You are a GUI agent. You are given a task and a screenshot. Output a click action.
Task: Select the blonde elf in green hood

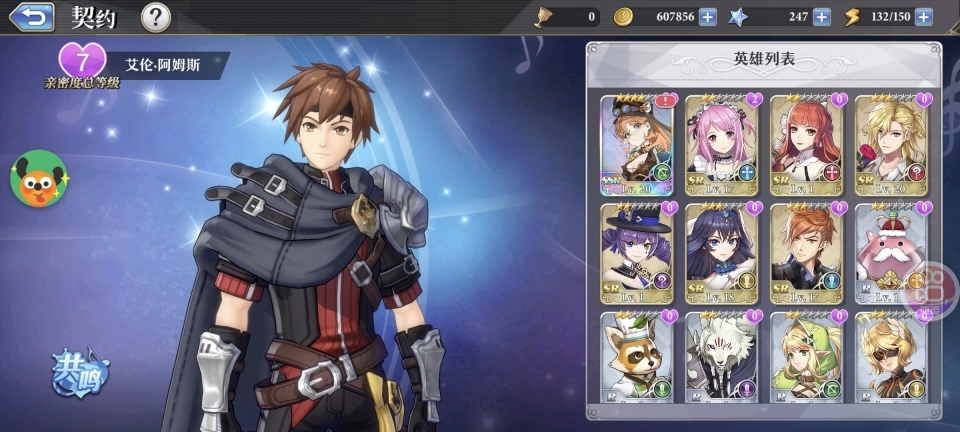point(806,360)
